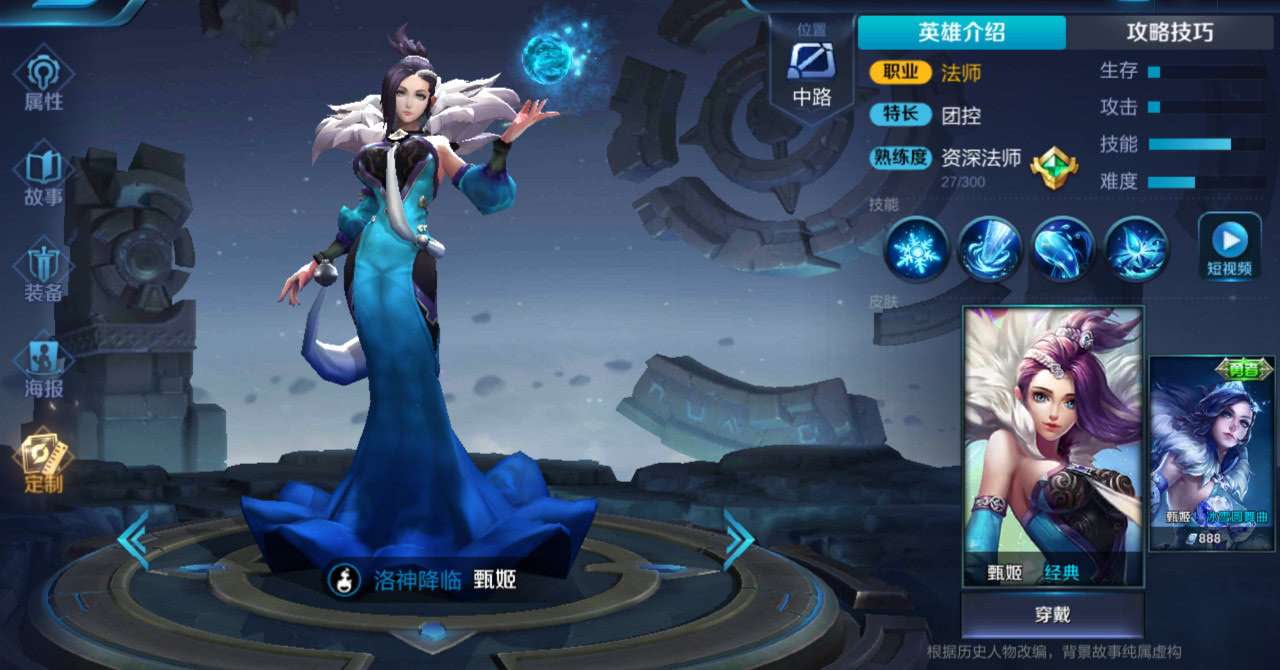Select the ice pillar skill icon

click(x=990, y=248)
